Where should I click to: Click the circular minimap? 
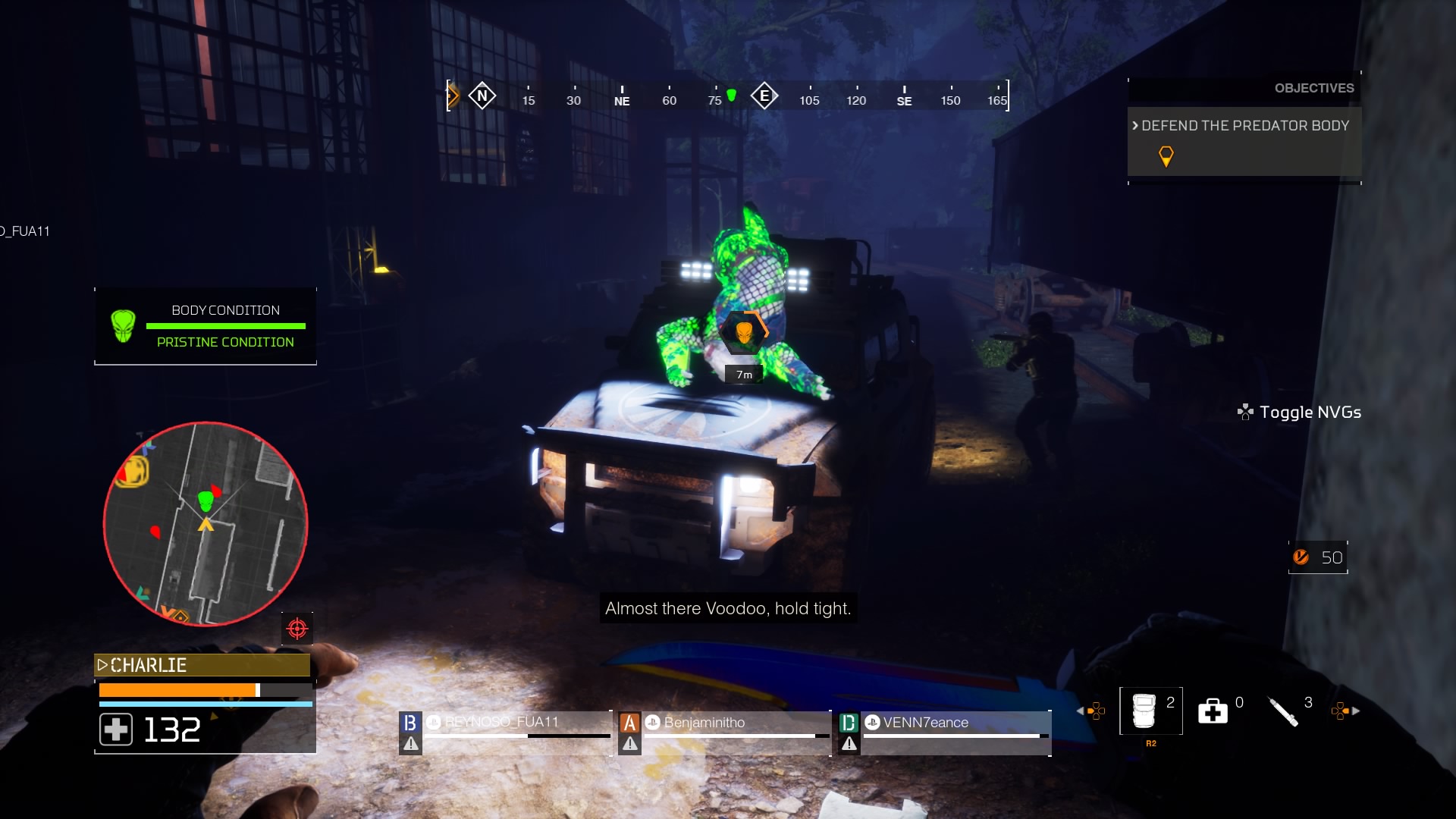coord(206,524)
